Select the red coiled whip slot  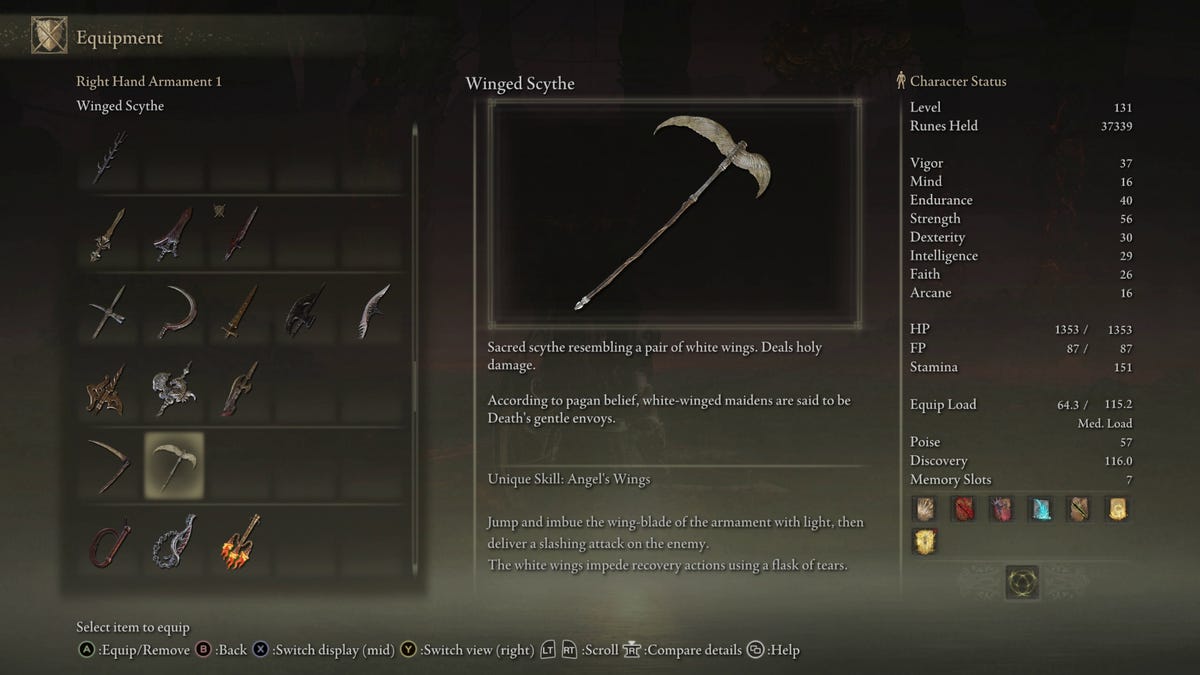click(x=108, y=541)
